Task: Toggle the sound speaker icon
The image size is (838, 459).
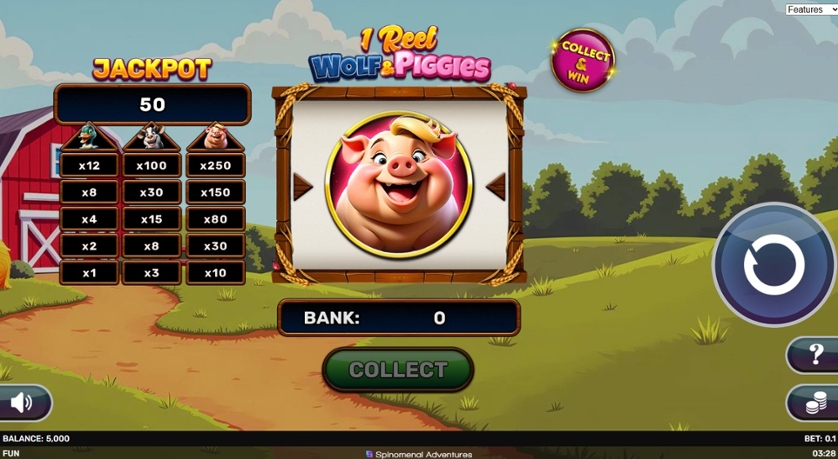Action: click(22, 403)
